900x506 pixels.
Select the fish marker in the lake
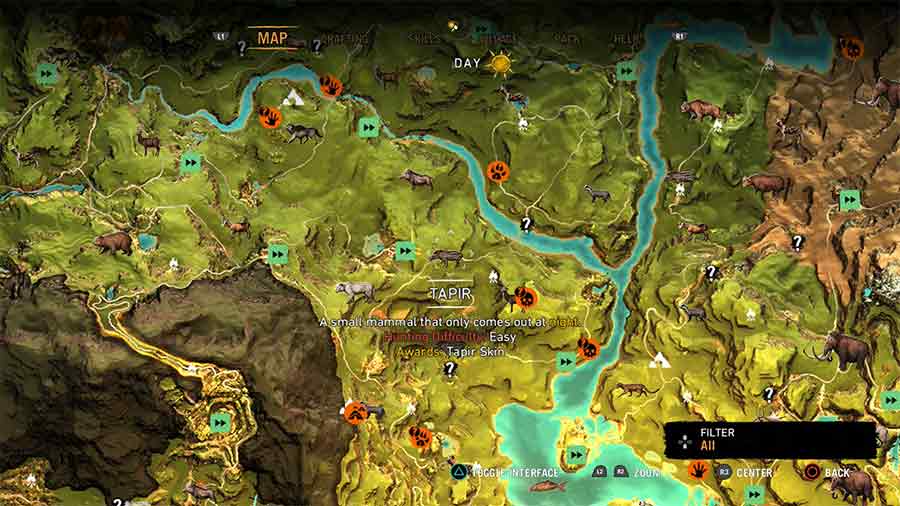pyautogui.click(x=547, y=486)
